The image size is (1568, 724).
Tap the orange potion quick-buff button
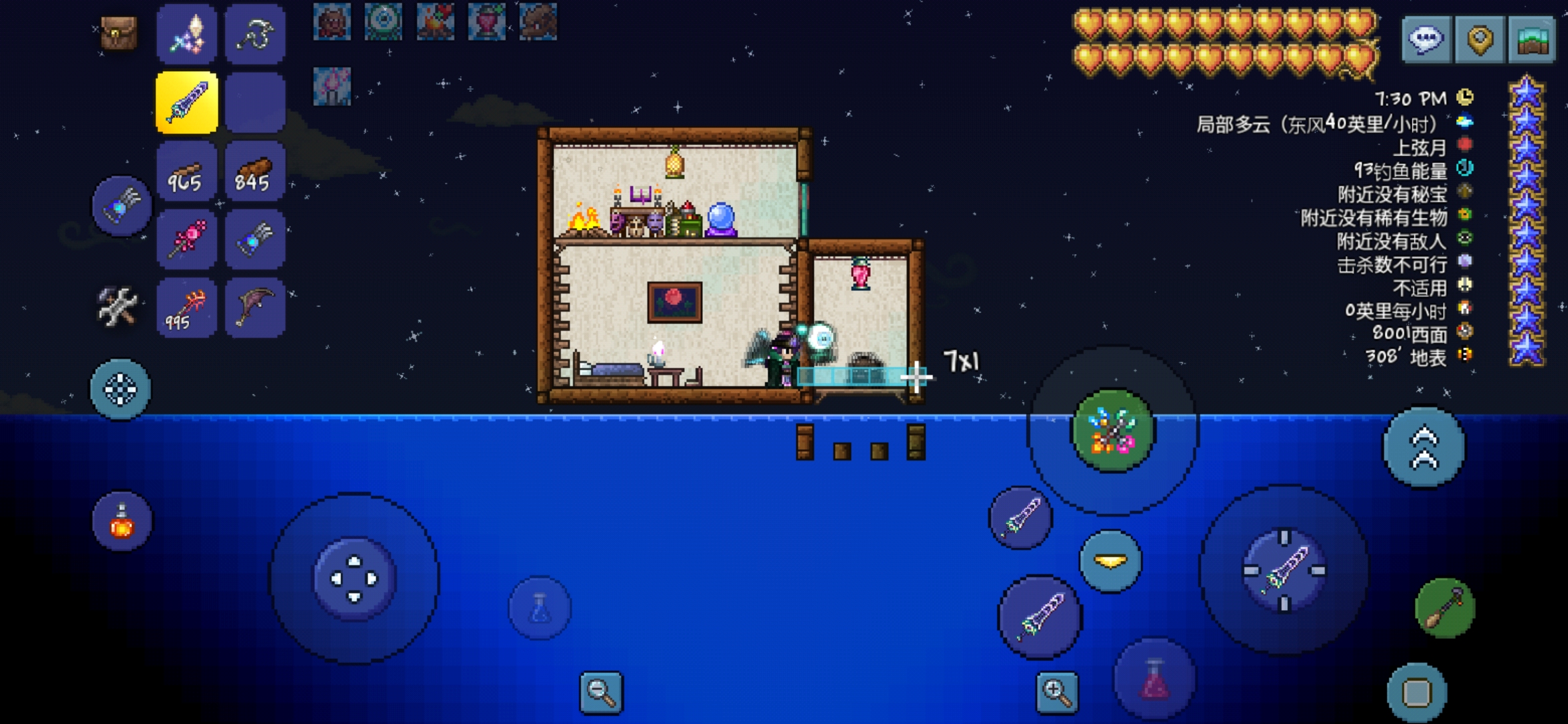pos(122,522)
